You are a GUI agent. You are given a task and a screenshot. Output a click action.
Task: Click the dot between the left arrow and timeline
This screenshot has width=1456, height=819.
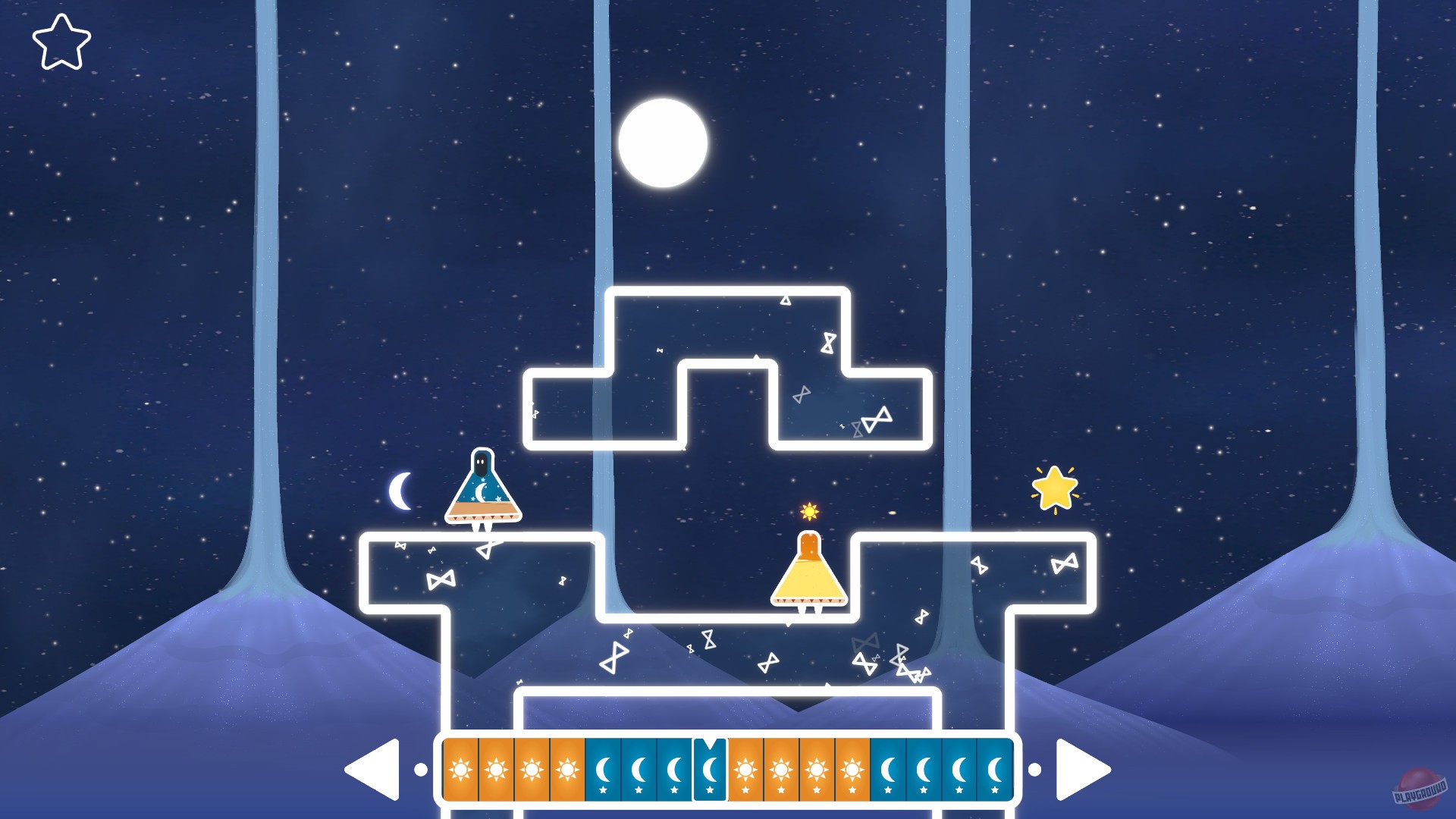[421, 769]
